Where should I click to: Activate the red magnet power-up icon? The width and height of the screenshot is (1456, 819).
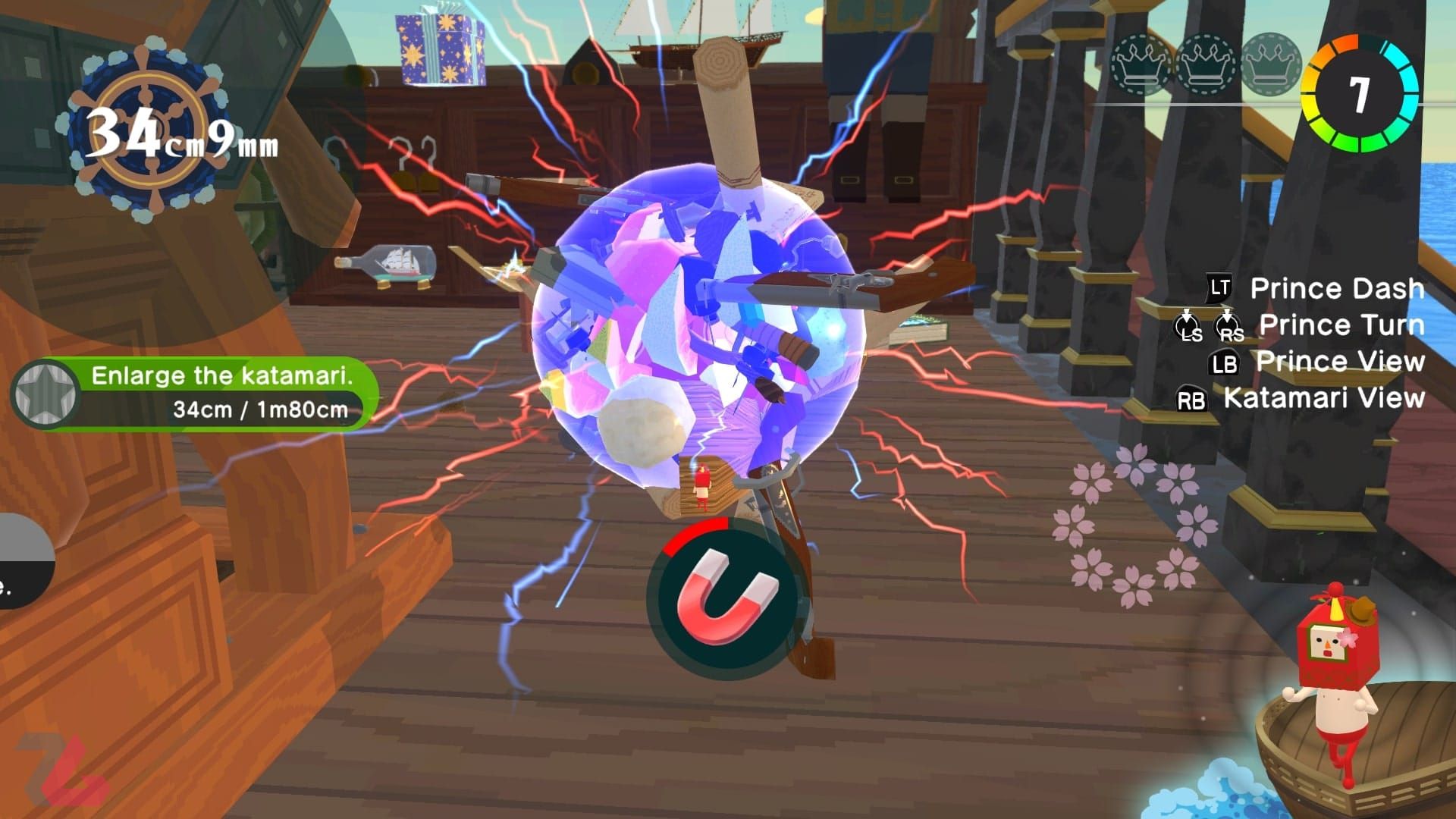[x=726, y=598]
